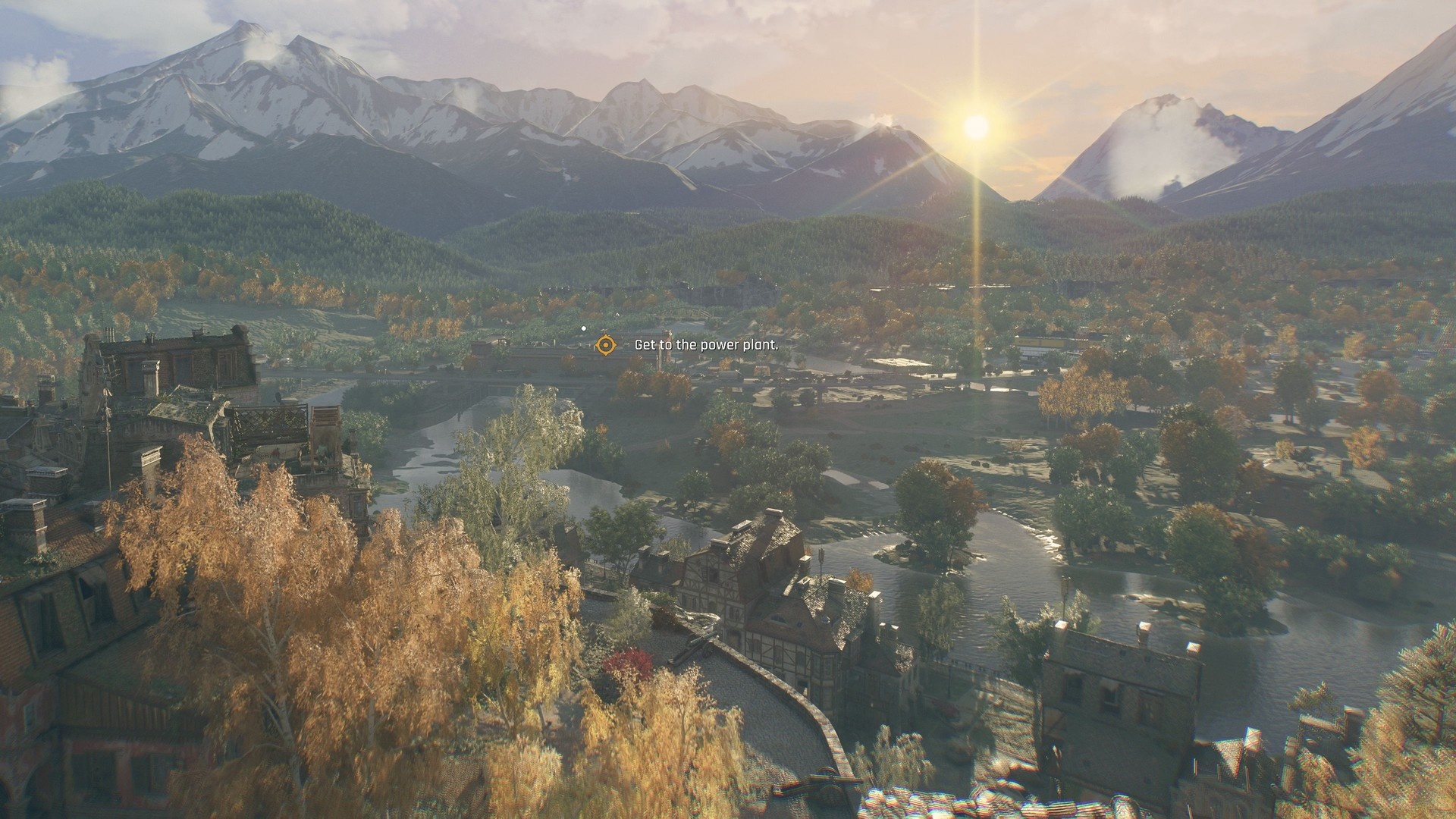Click the orange power plant objective marker
This screenshot has width=1456, height=819.
coord(604,345)
